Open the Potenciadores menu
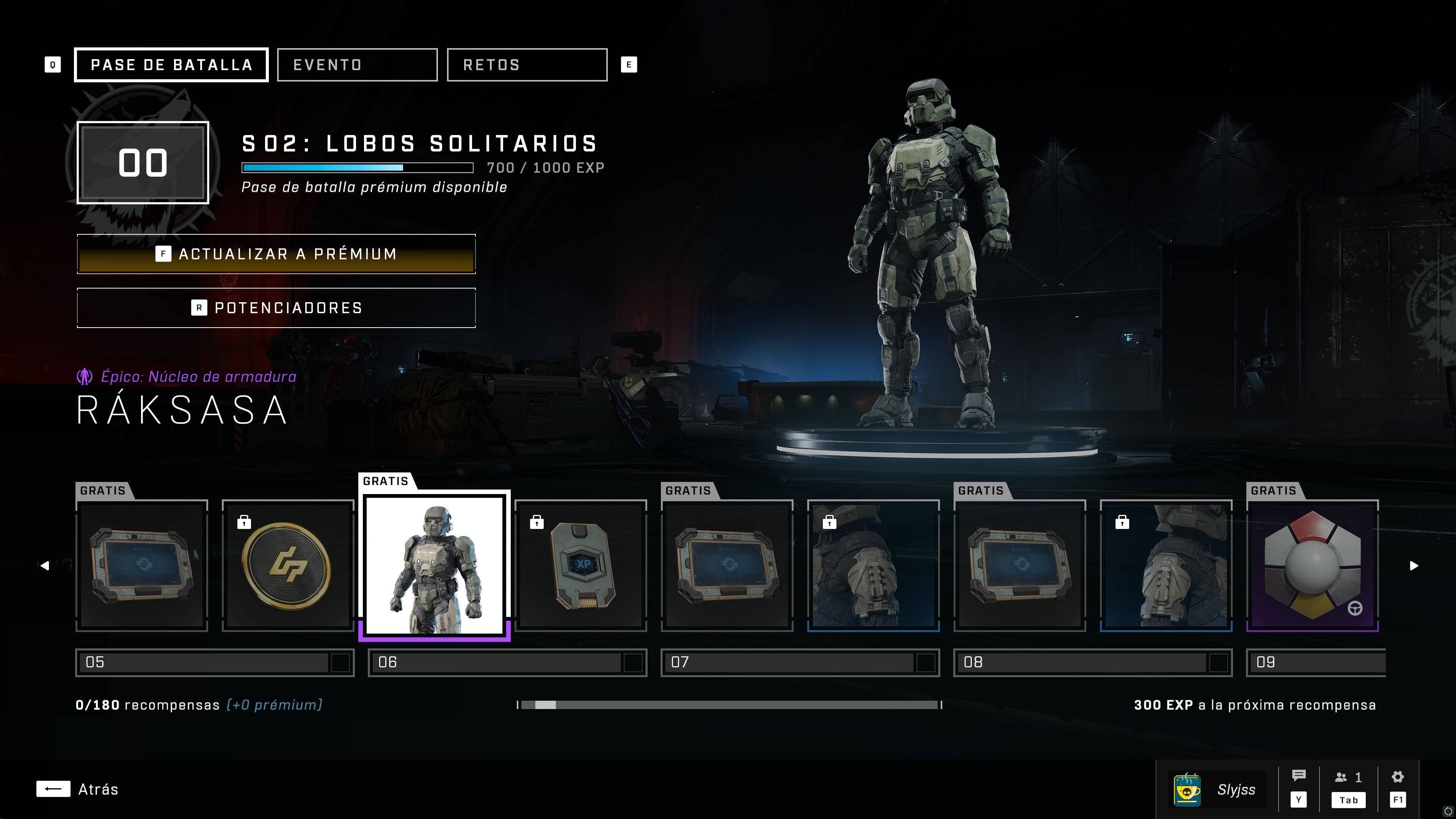The image size is (1456, 819). (x=276, y=308)
